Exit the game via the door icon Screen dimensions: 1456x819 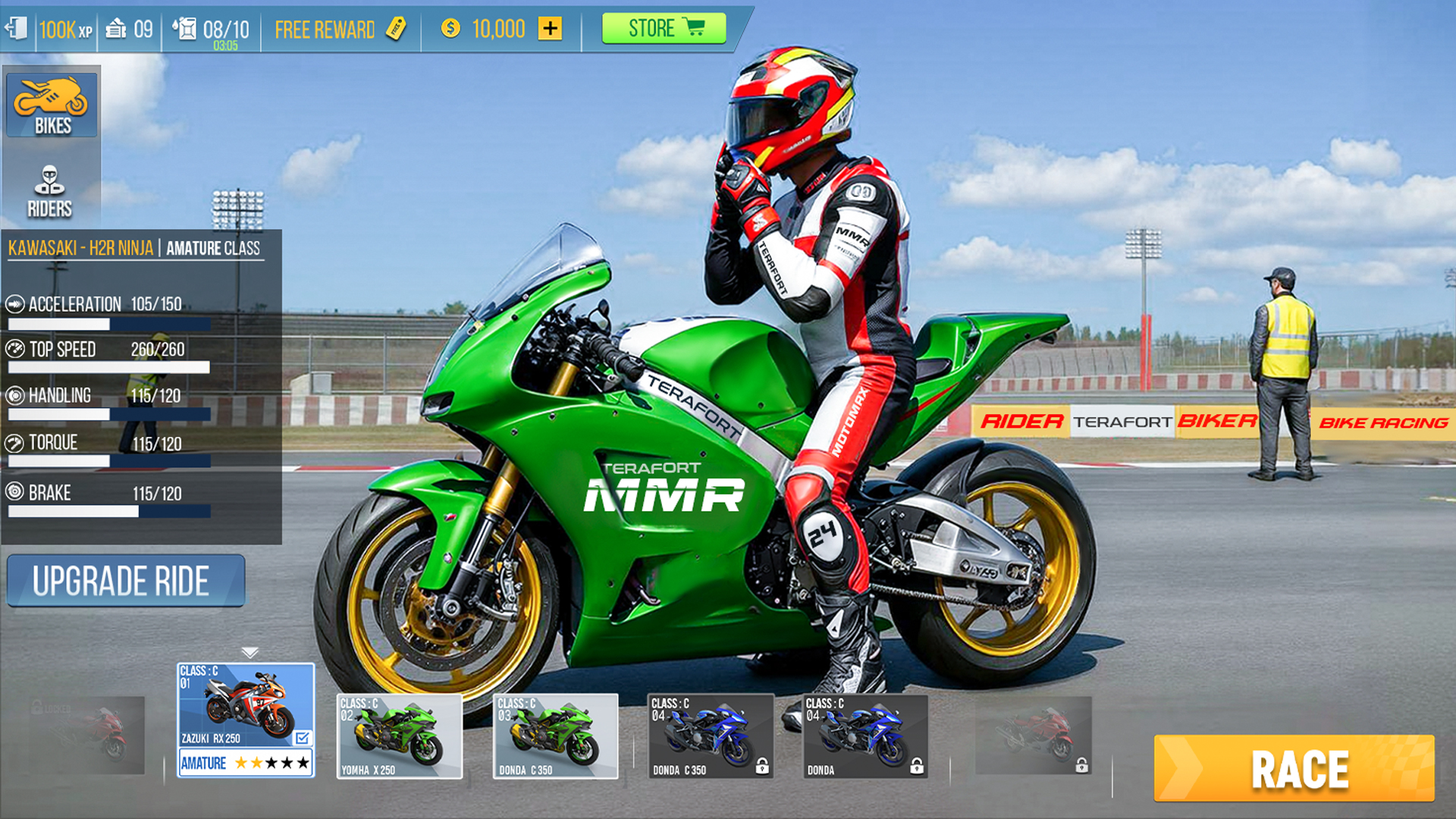[15, 28]
